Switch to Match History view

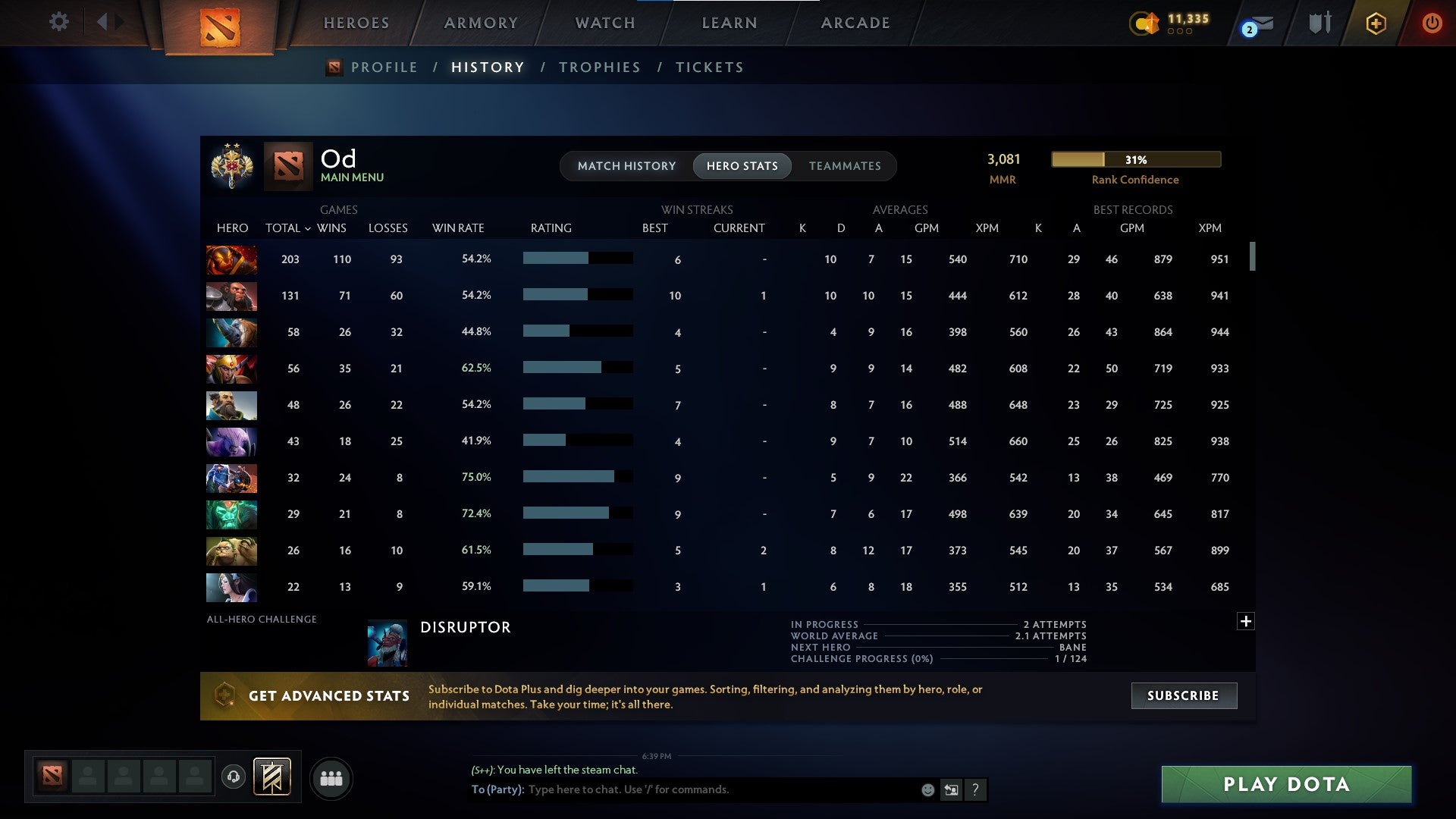626,165
